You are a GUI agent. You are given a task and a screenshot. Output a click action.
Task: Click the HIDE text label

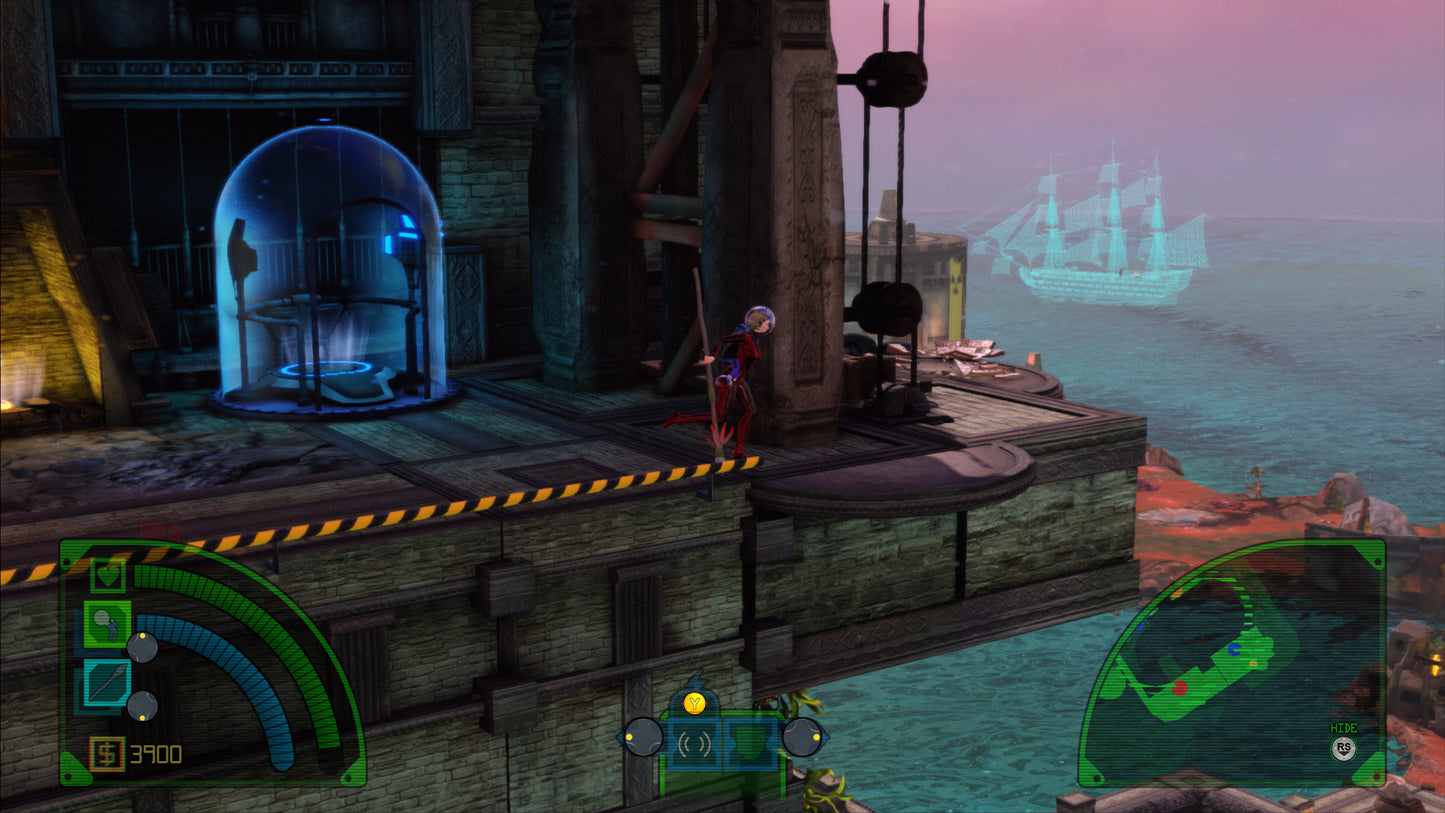point(1344,726)
